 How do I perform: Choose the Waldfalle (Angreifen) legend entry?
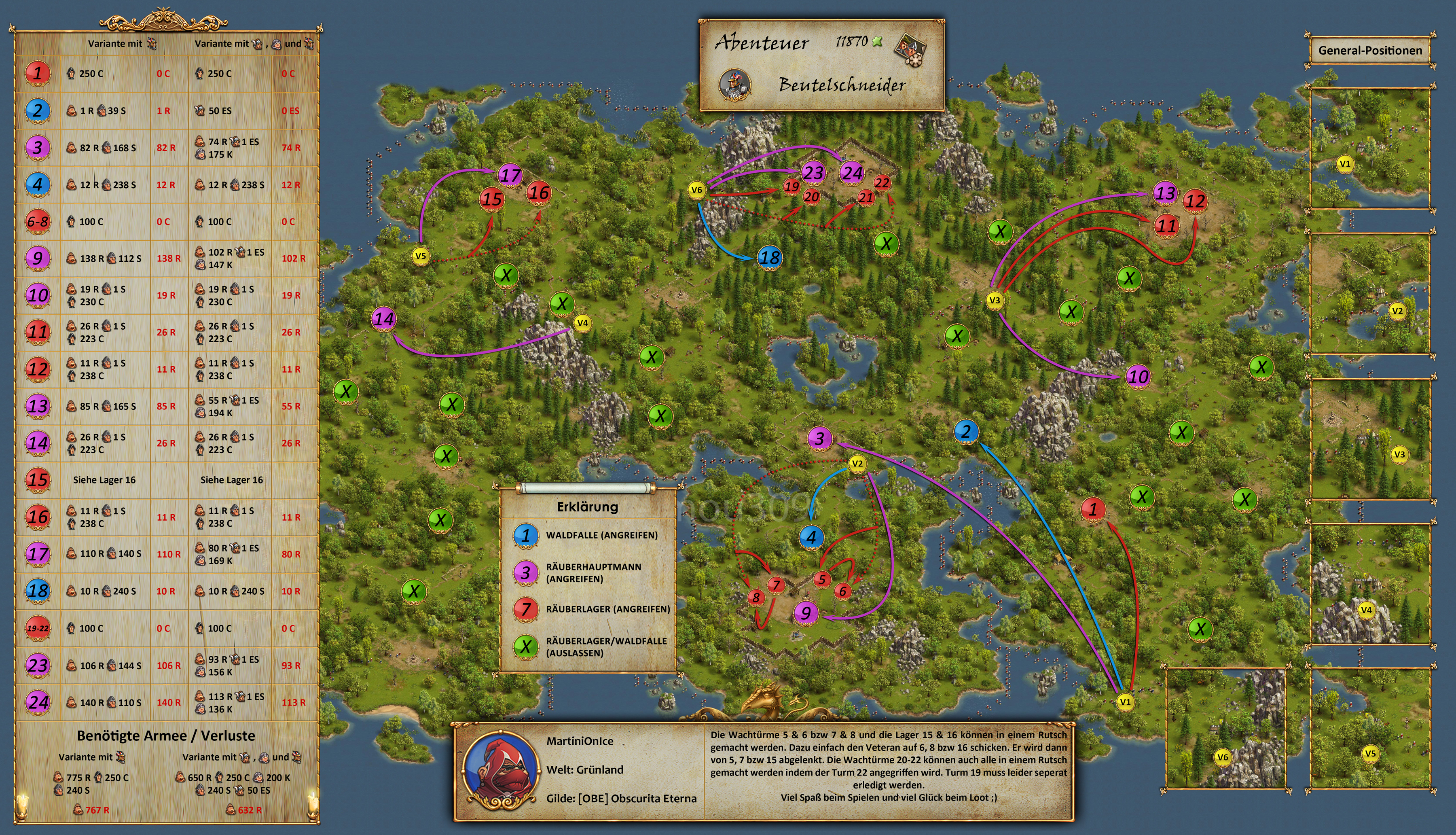click(x=601, y=535)
